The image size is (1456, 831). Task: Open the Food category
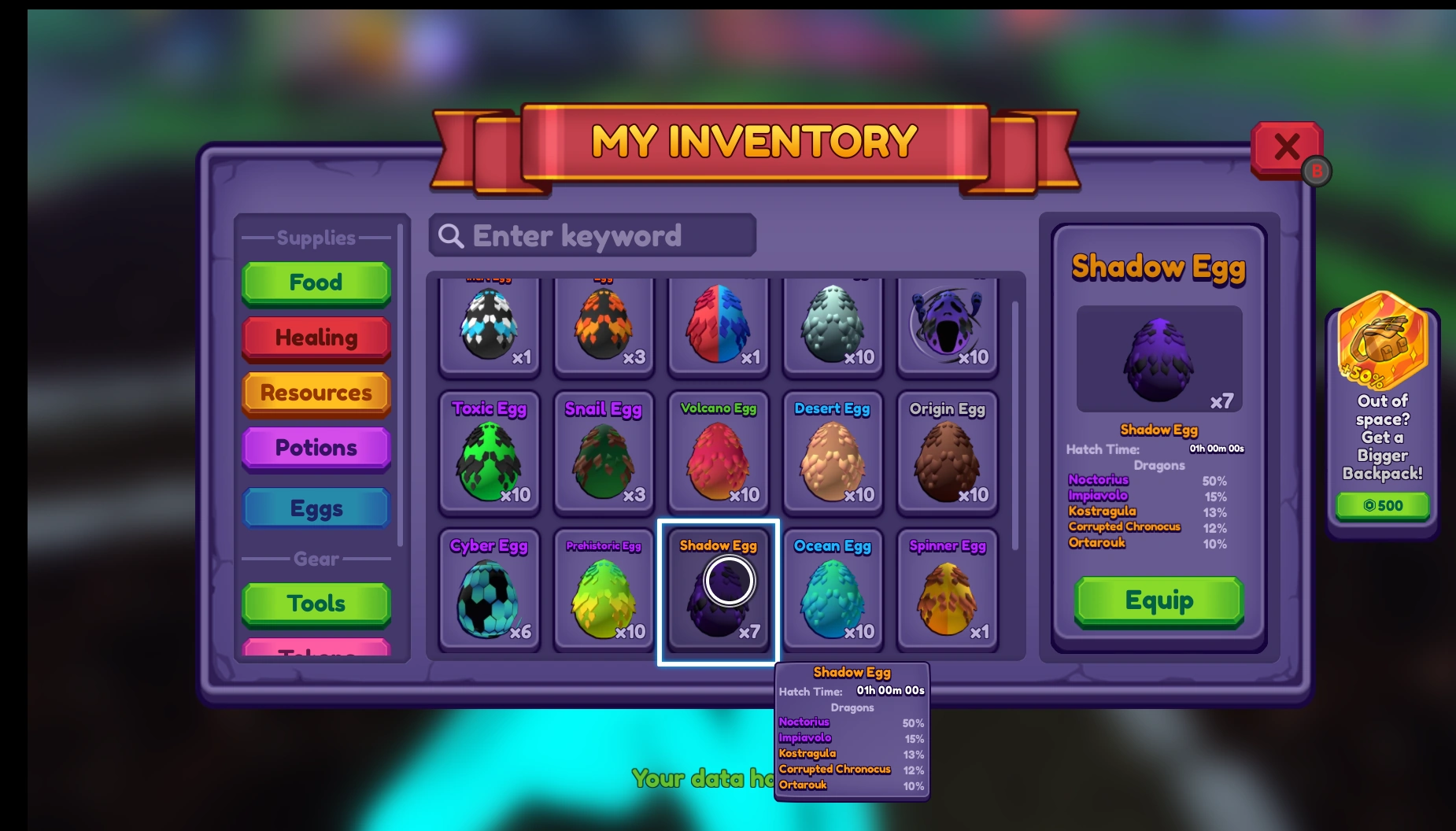[x=316, y=283]
